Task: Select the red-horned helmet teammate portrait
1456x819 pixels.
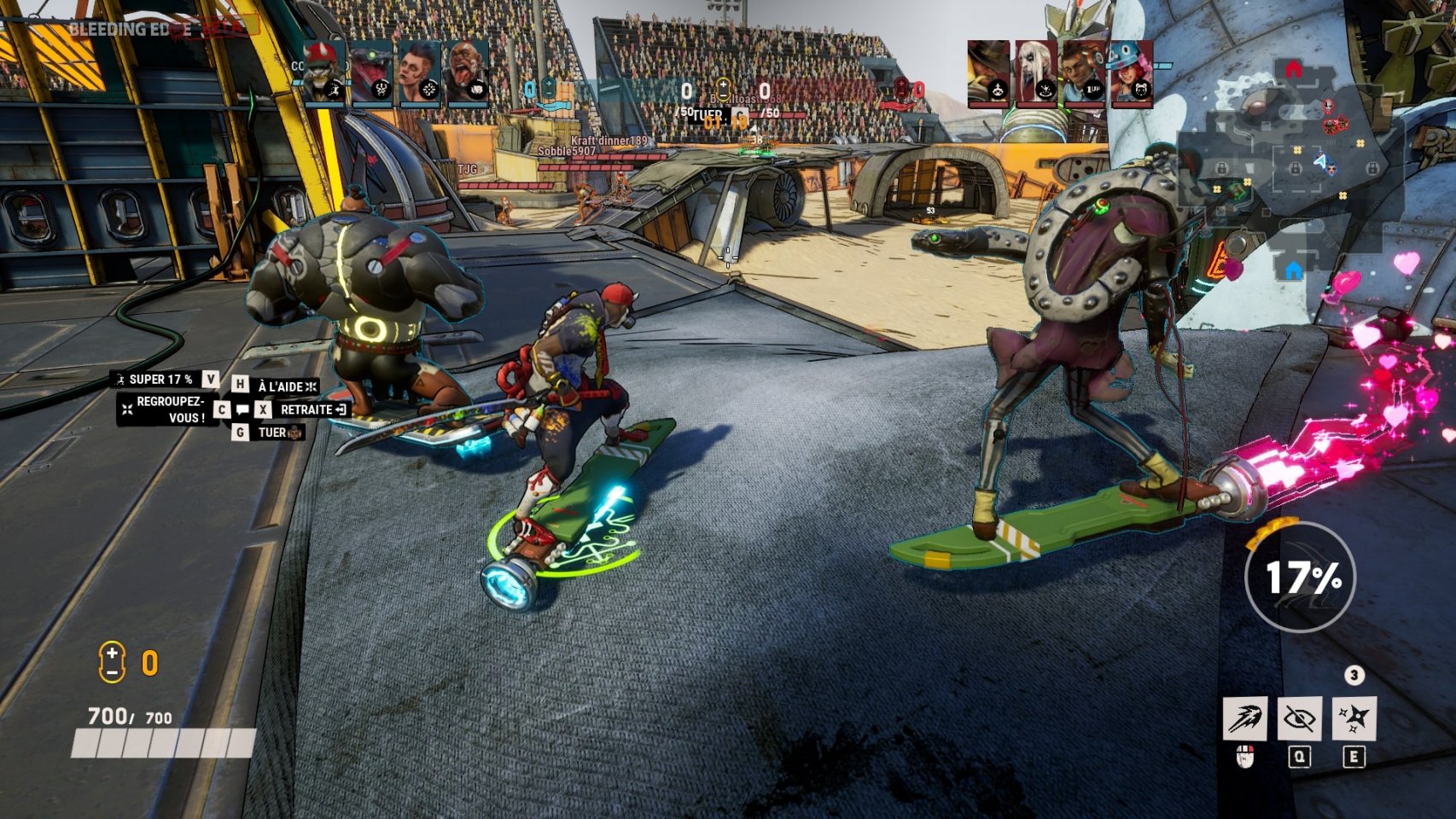Action: coord(325,73)
